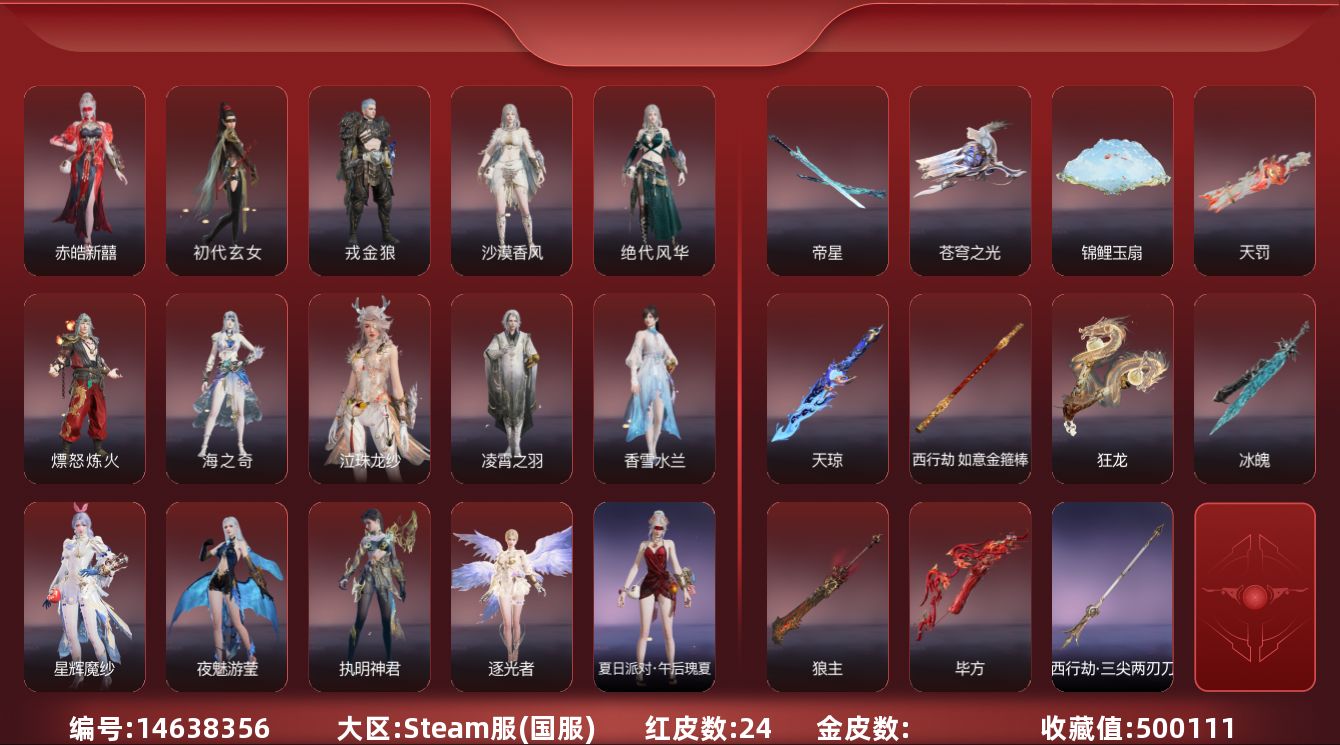Select the 赤皓新囍 character skin card
The width and height of the screenshot is (1340, 745).
[85, 181]
